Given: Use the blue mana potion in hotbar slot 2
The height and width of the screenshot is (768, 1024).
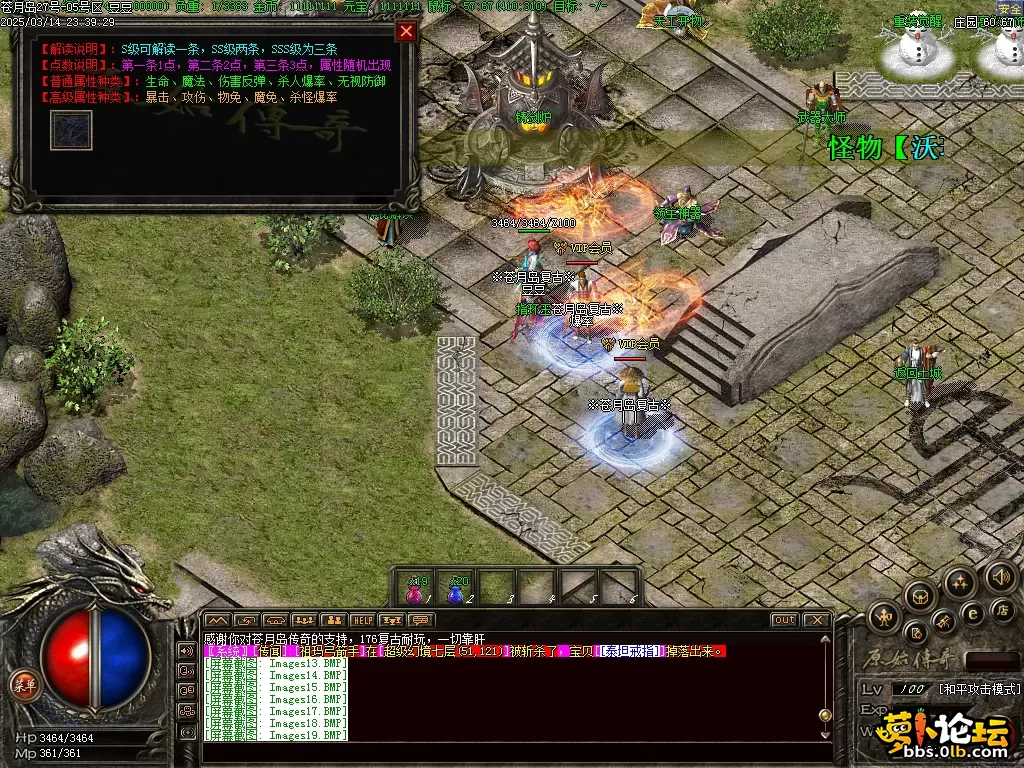Looking at the screenshot, I should (x=457, y=589).
